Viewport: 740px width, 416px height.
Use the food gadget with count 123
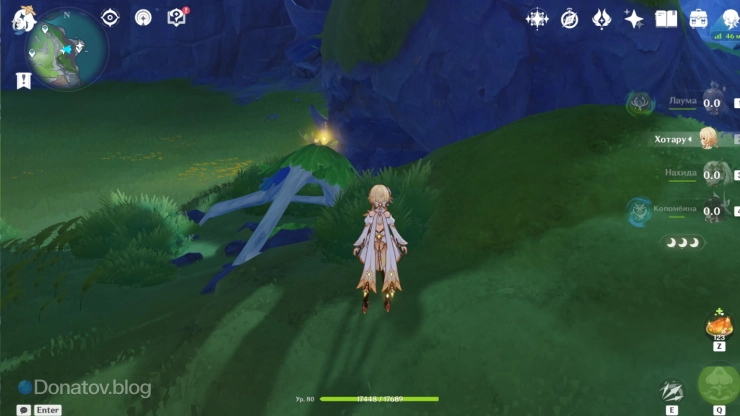[719, 326]
